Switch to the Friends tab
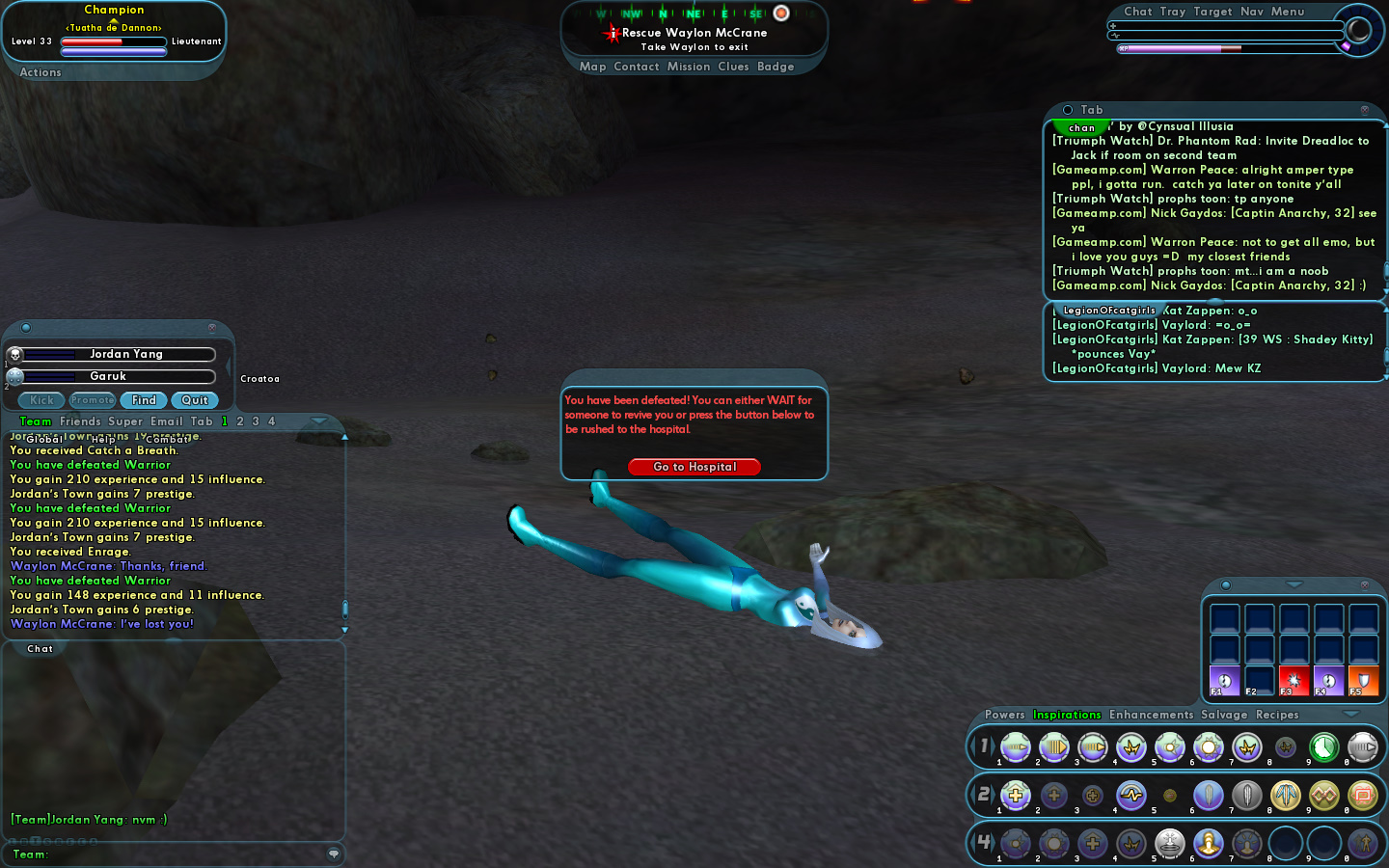 pyautogui.click(x=80, y=421)
